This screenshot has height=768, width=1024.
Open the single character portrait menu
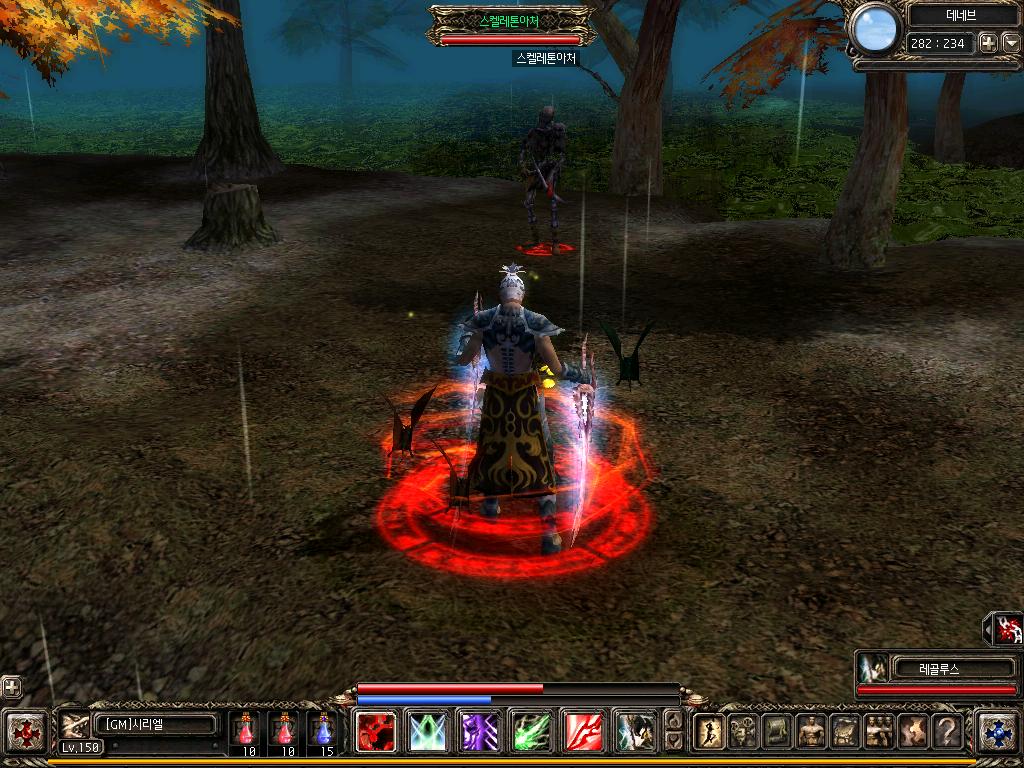[811, 731]
